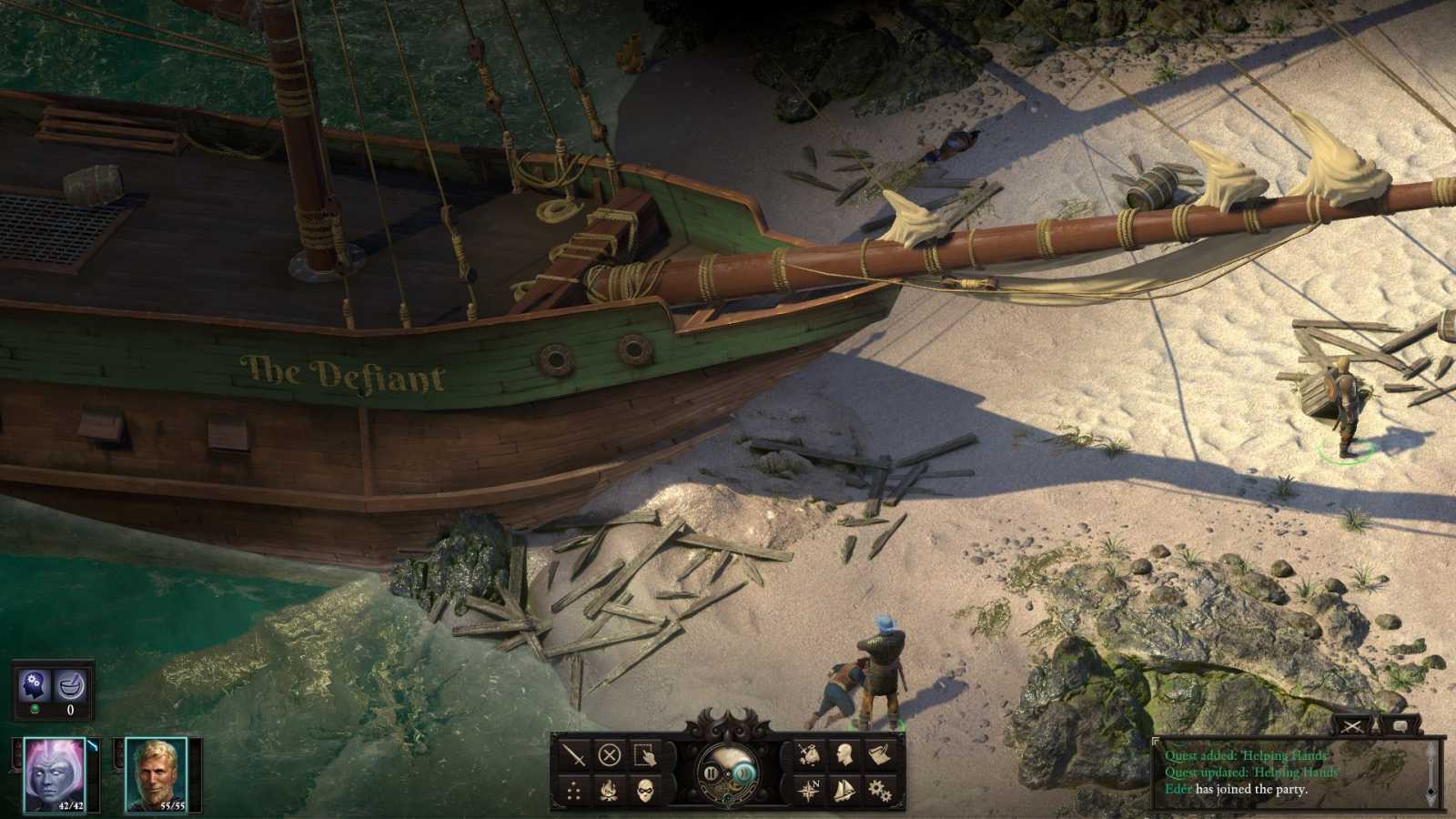Open the character sheet head icon

tap(844, 754)
